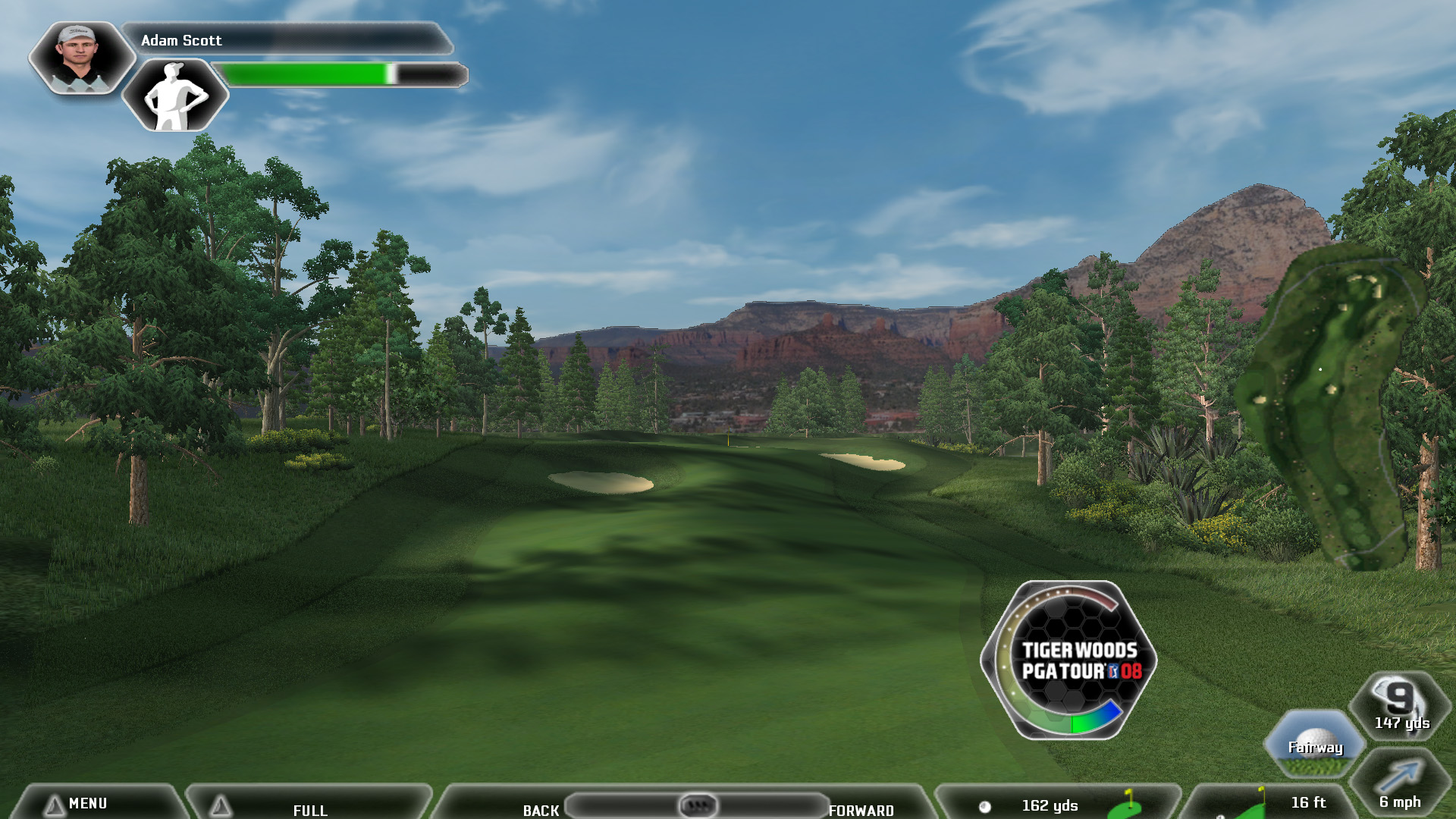Click the swing meter gauge
The image size is (1456, 819).
[x=1068, y=660]
